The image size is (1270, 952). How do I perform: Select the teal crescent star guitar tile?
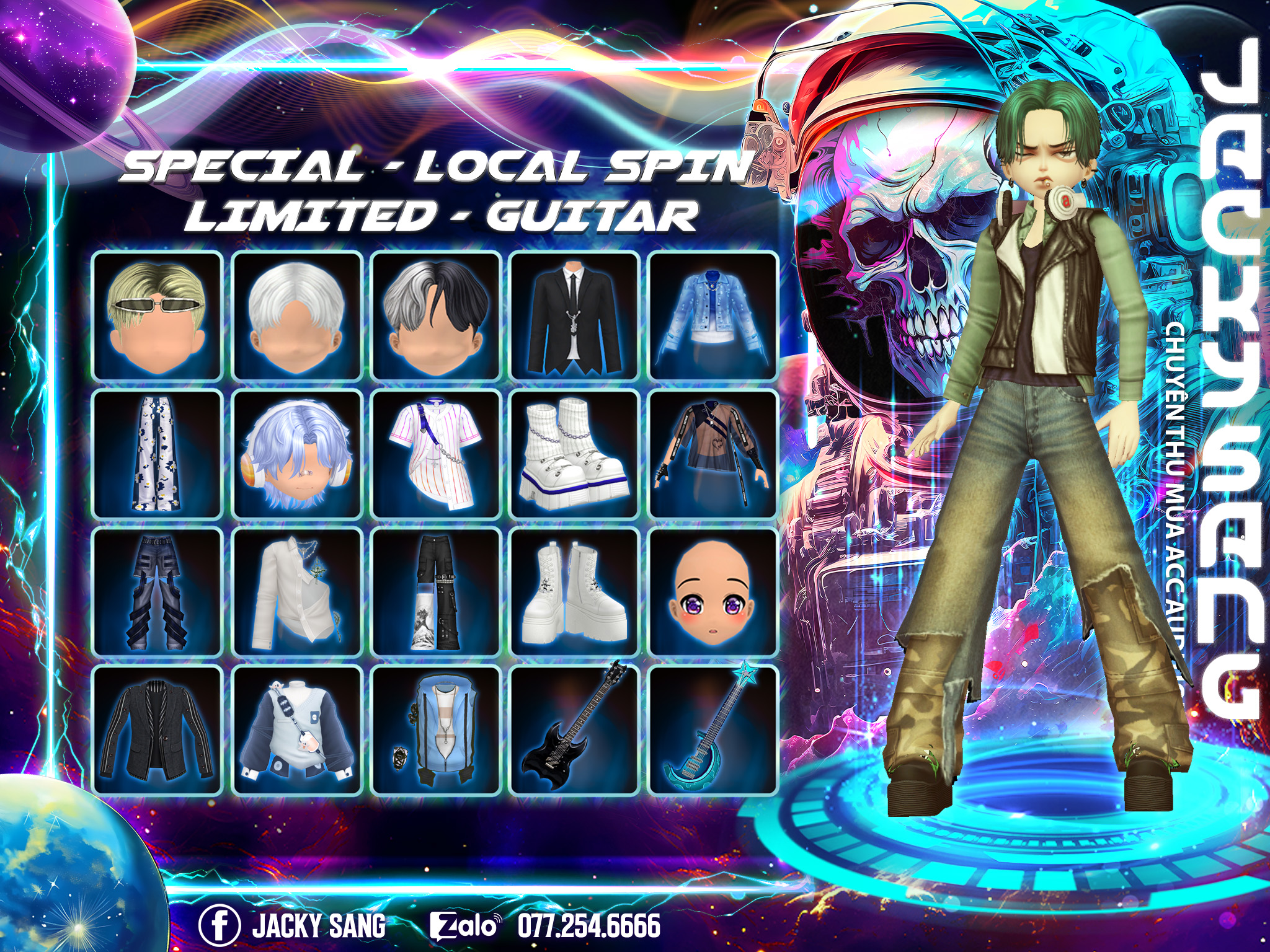pyautogui.click(x=713, y=730)
